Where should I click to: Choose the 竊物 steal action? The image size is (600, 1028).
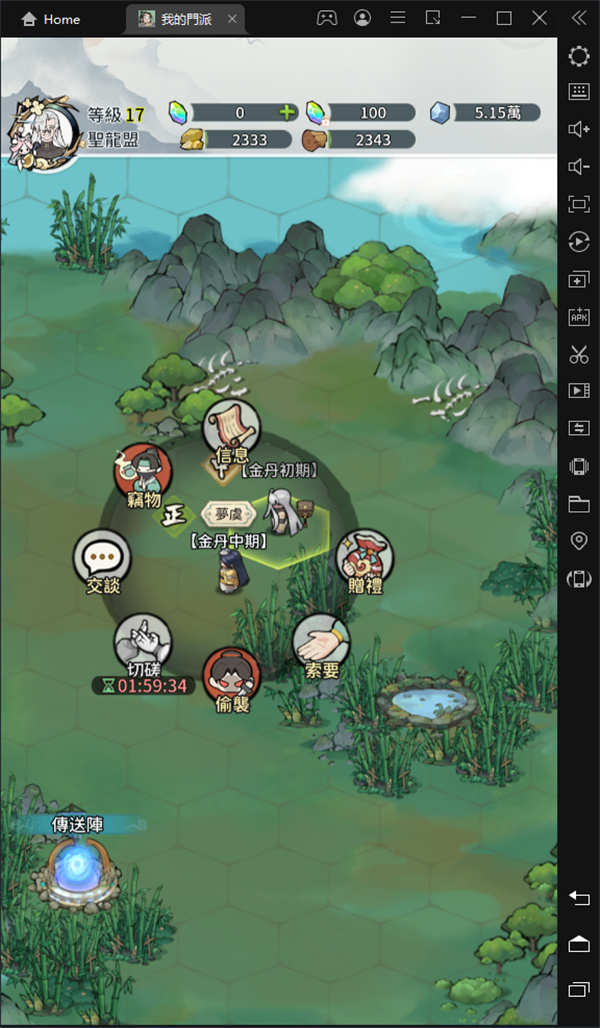tap(143, 473)
